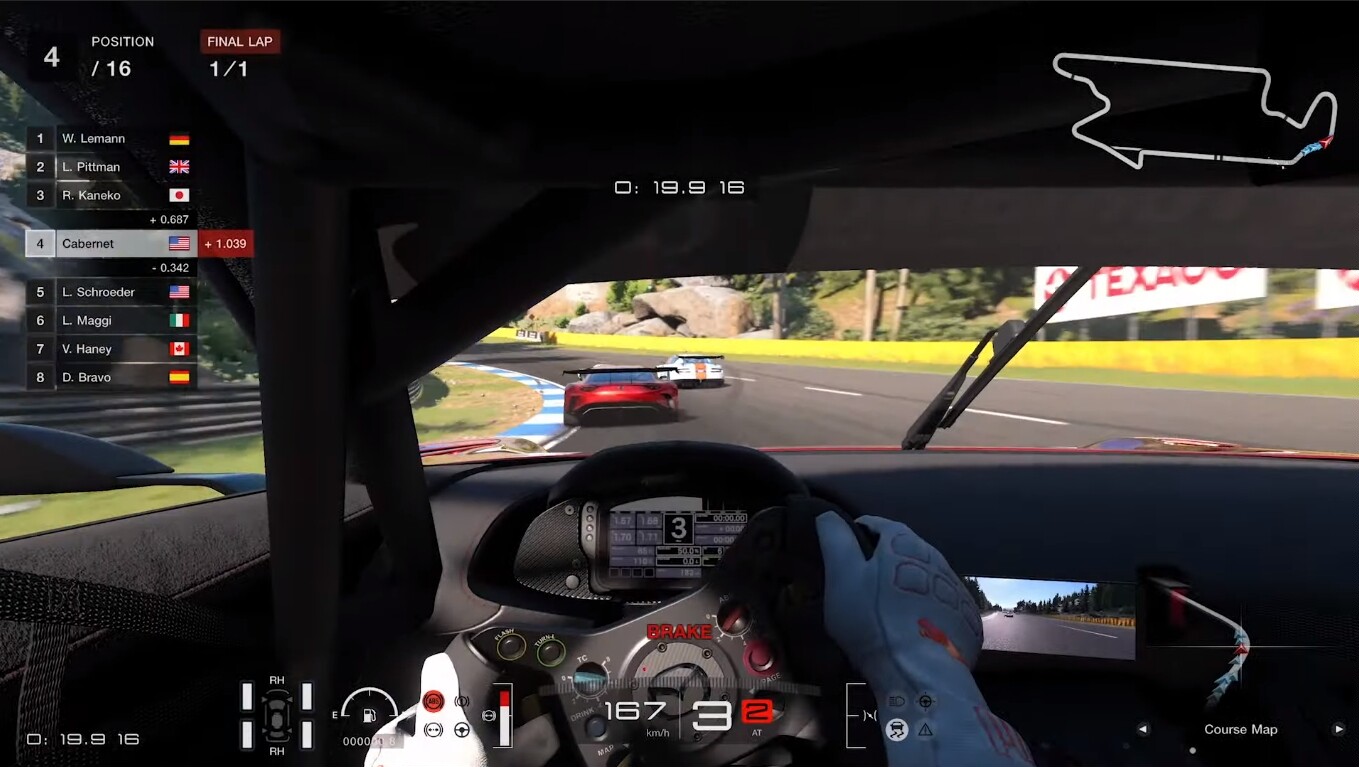This screenshot has height=767, width=1359.
Task: Select L. Schroeder's leaderboard entry
Action: (x=110, y=292)
